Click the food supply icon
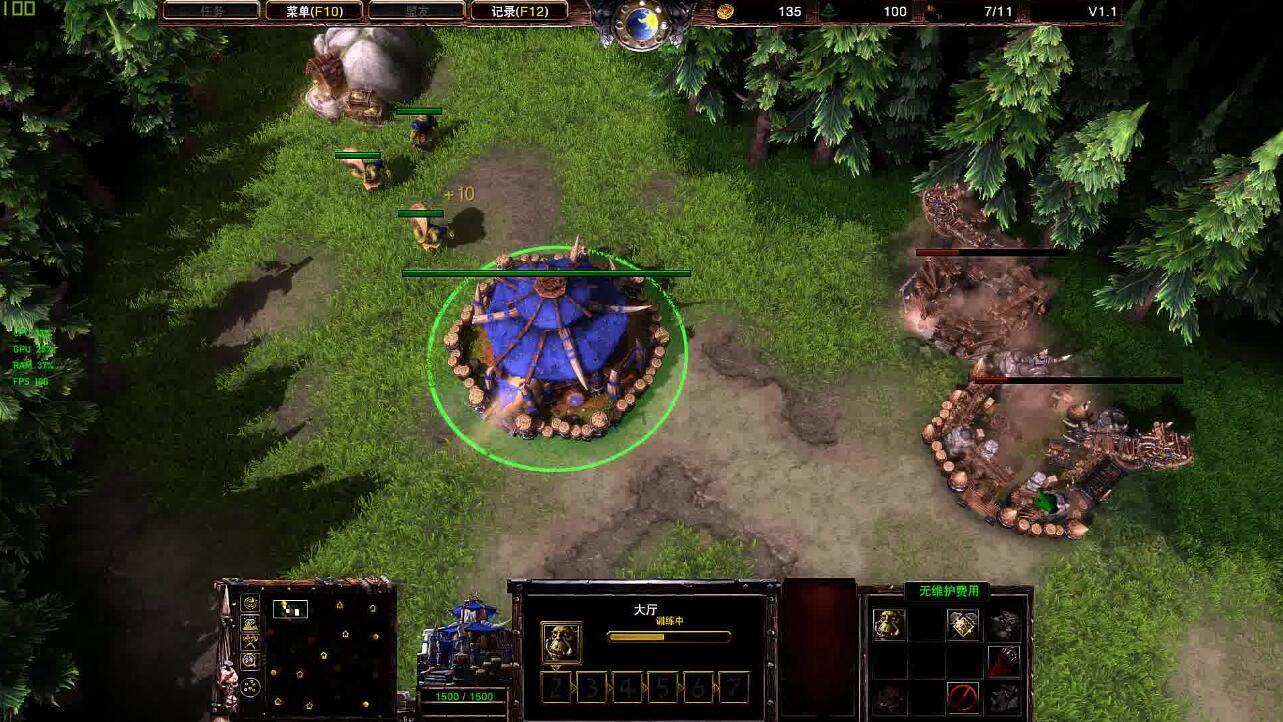1283x722 pixels. (x=932, y=12)
